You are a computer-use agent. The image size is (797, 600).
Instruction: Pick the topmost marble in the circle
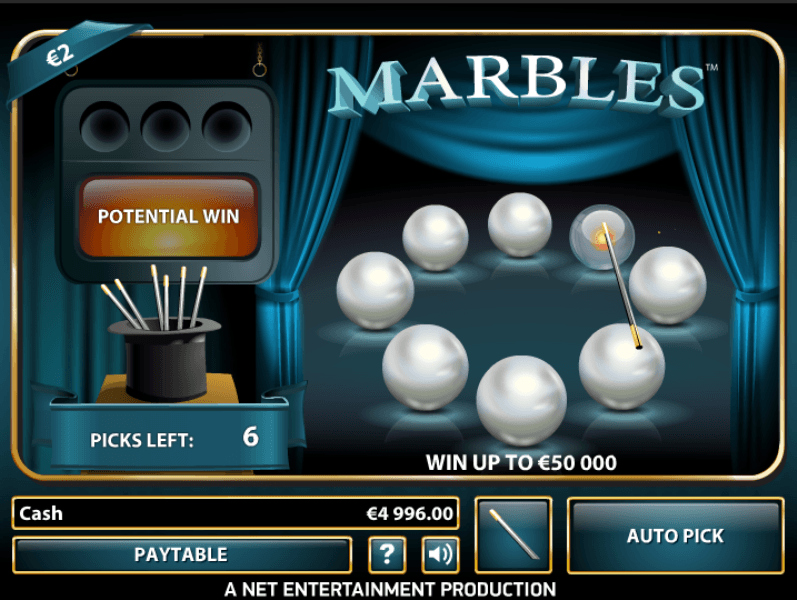(519, 224)
